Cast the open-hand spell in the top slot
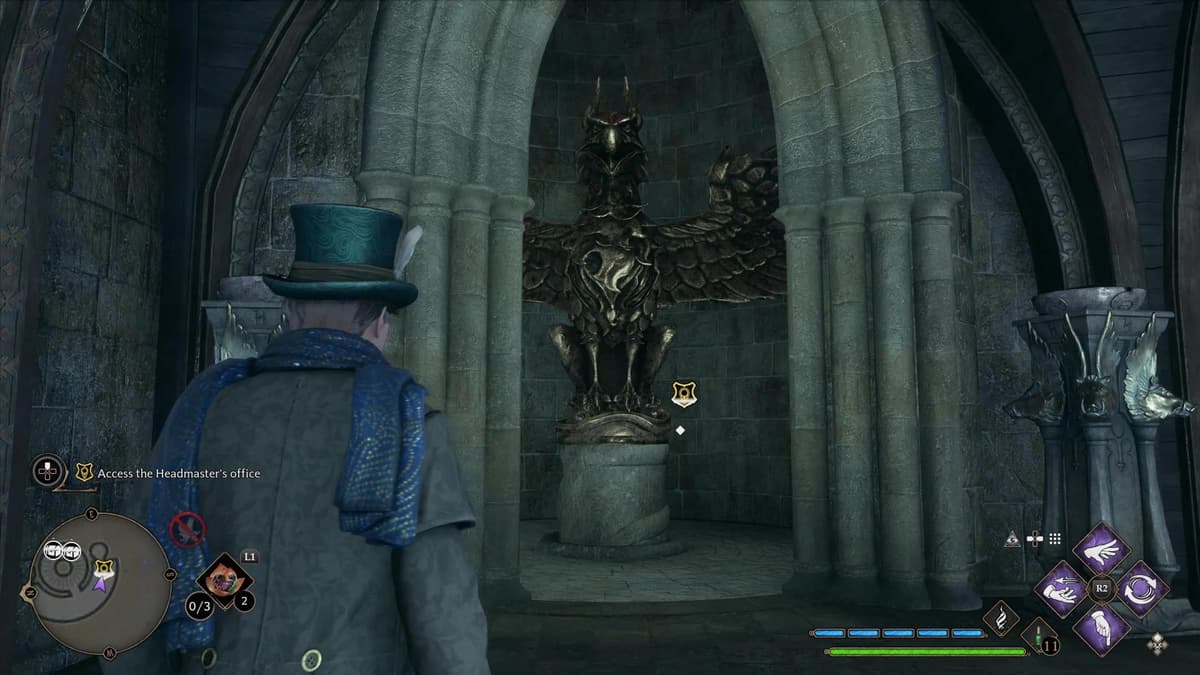The width and height of the screenshot is (1200, 675). [1100, 548]
